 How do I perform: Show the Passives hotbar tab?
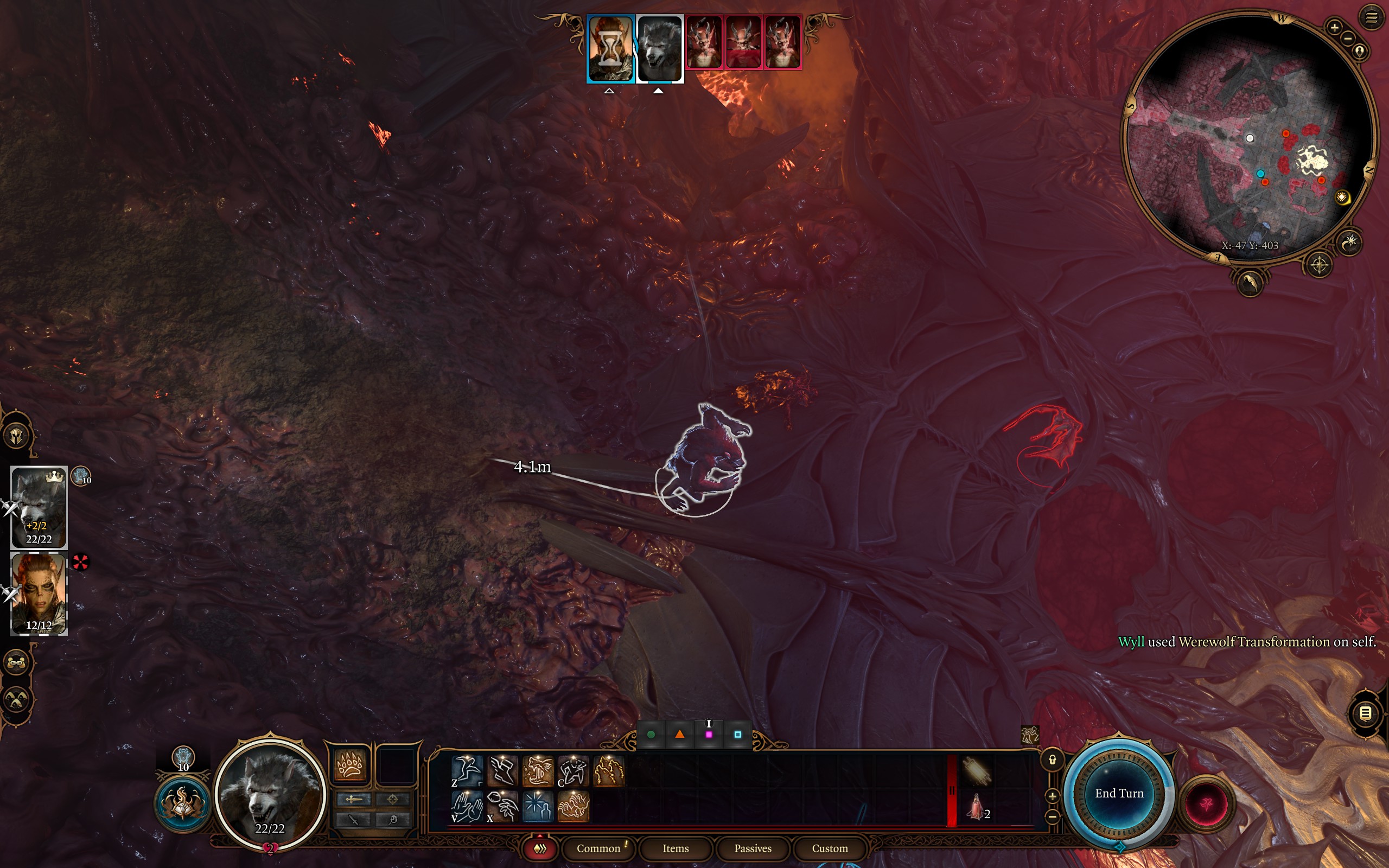753,848
